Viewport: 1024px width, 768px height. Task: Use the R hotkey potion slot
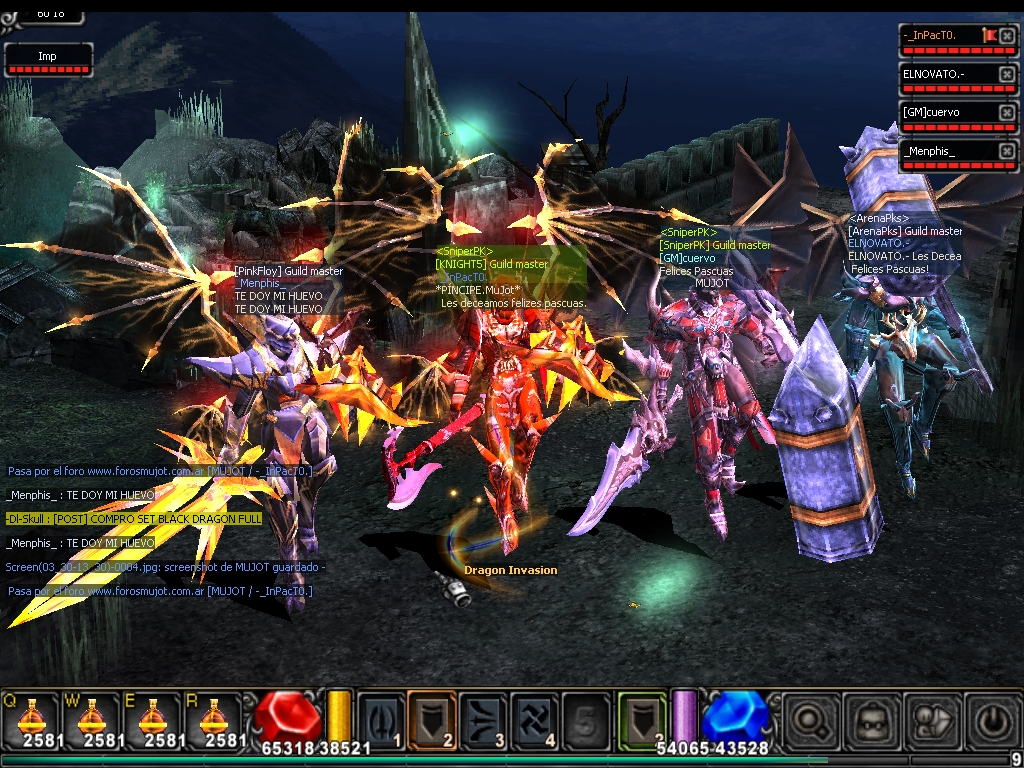coord(212,719)
